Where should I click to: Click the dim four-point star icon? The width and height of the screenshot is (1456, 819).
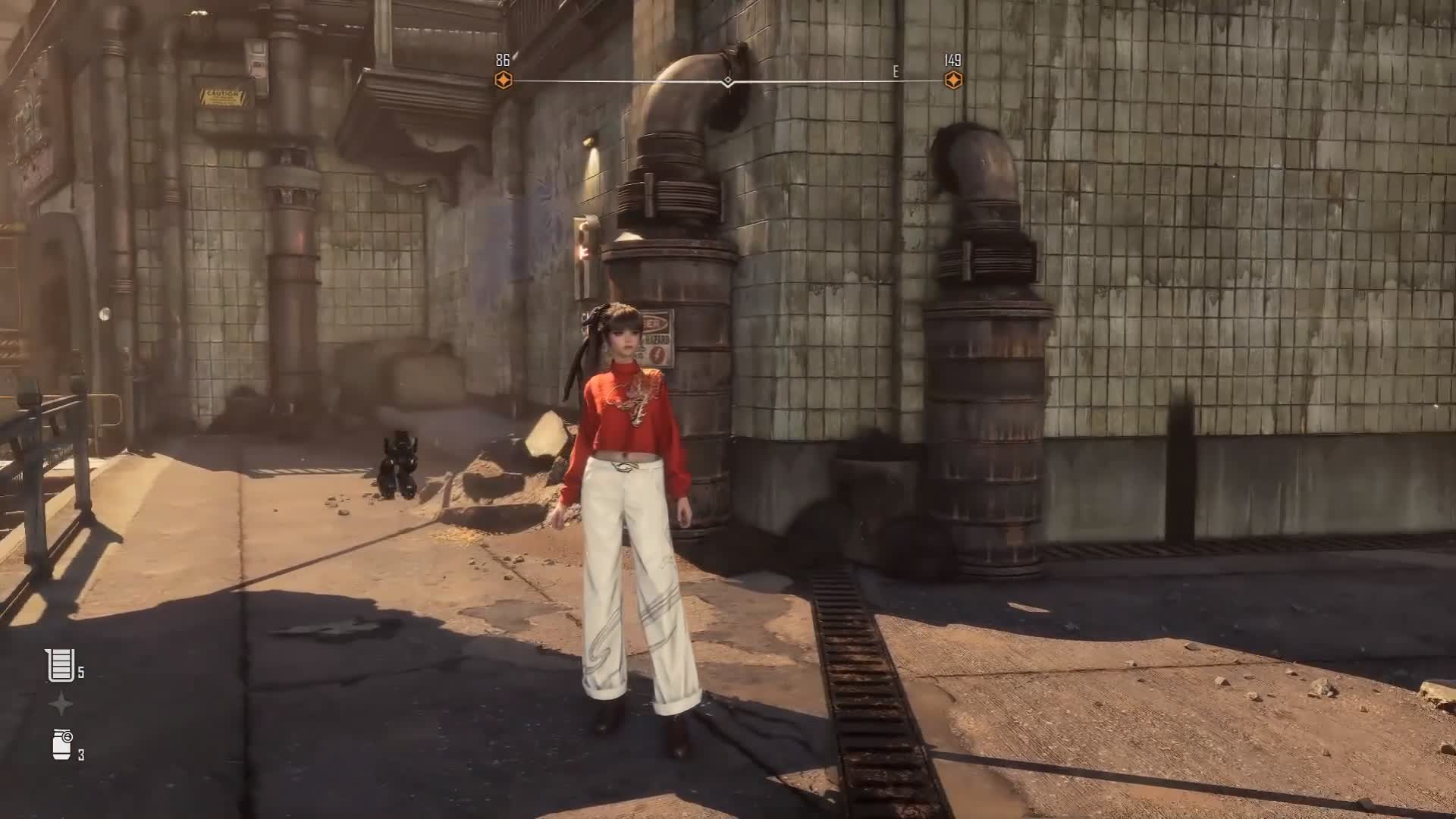pos(61,704)
